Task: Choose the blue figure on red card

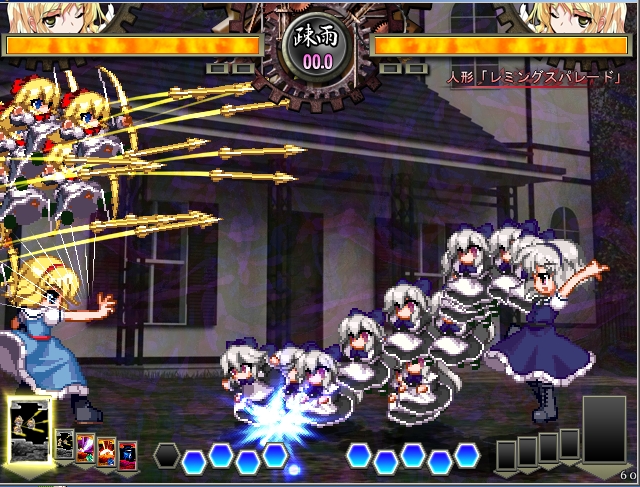Action: click(x=128, y=455)
